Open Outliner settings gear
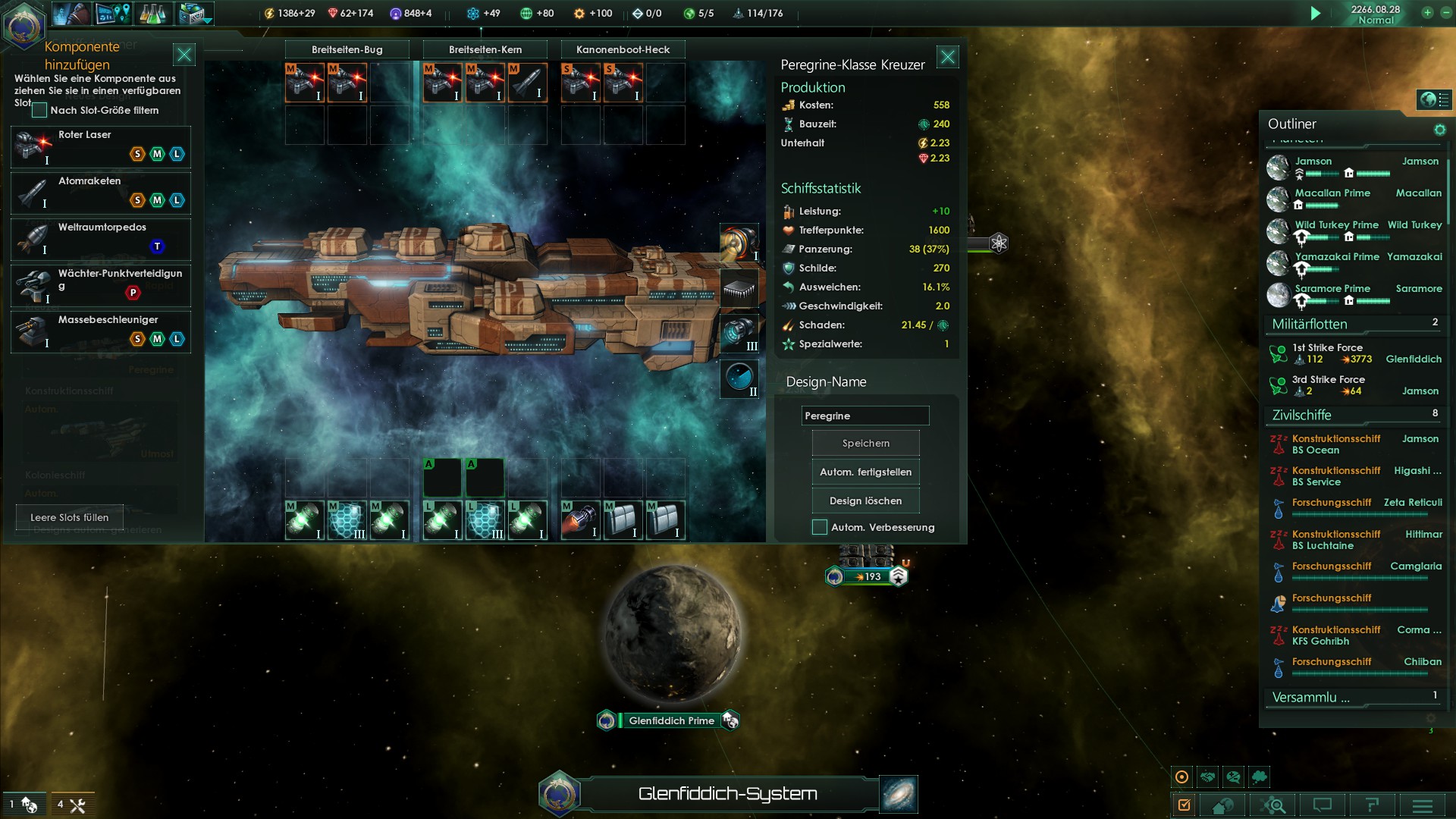 pyautogui.click(x=1439, y=130)
